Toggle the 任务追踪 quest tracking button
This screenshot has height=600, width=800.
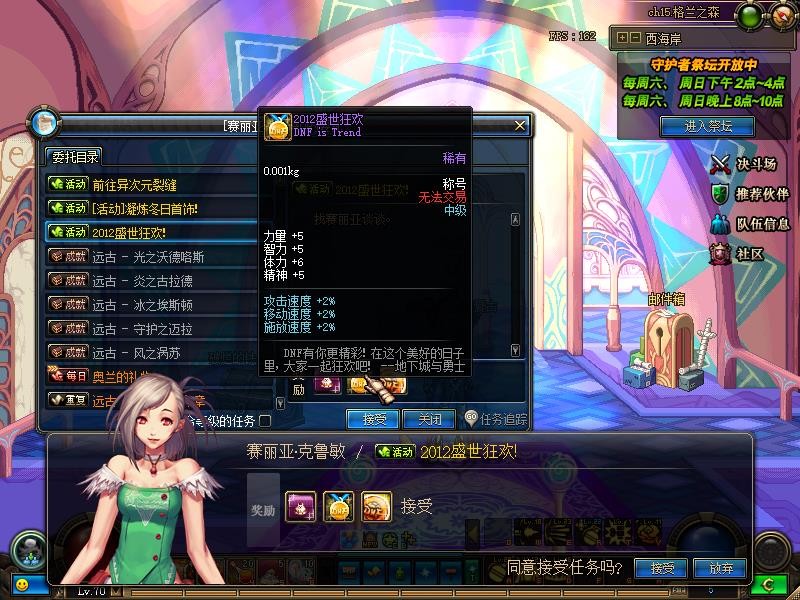pos(497,419)
